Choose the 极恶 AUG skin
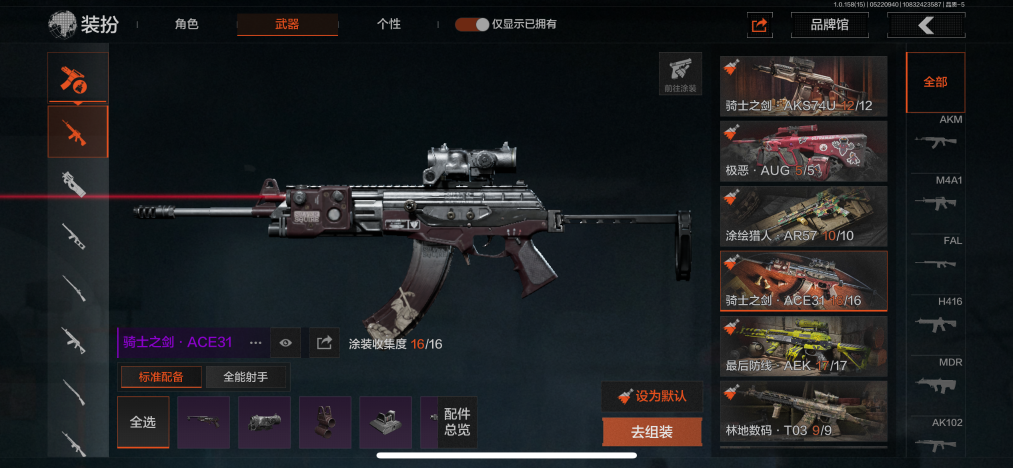This screenshot has width=1013, height=468. [x=803, y=150]
